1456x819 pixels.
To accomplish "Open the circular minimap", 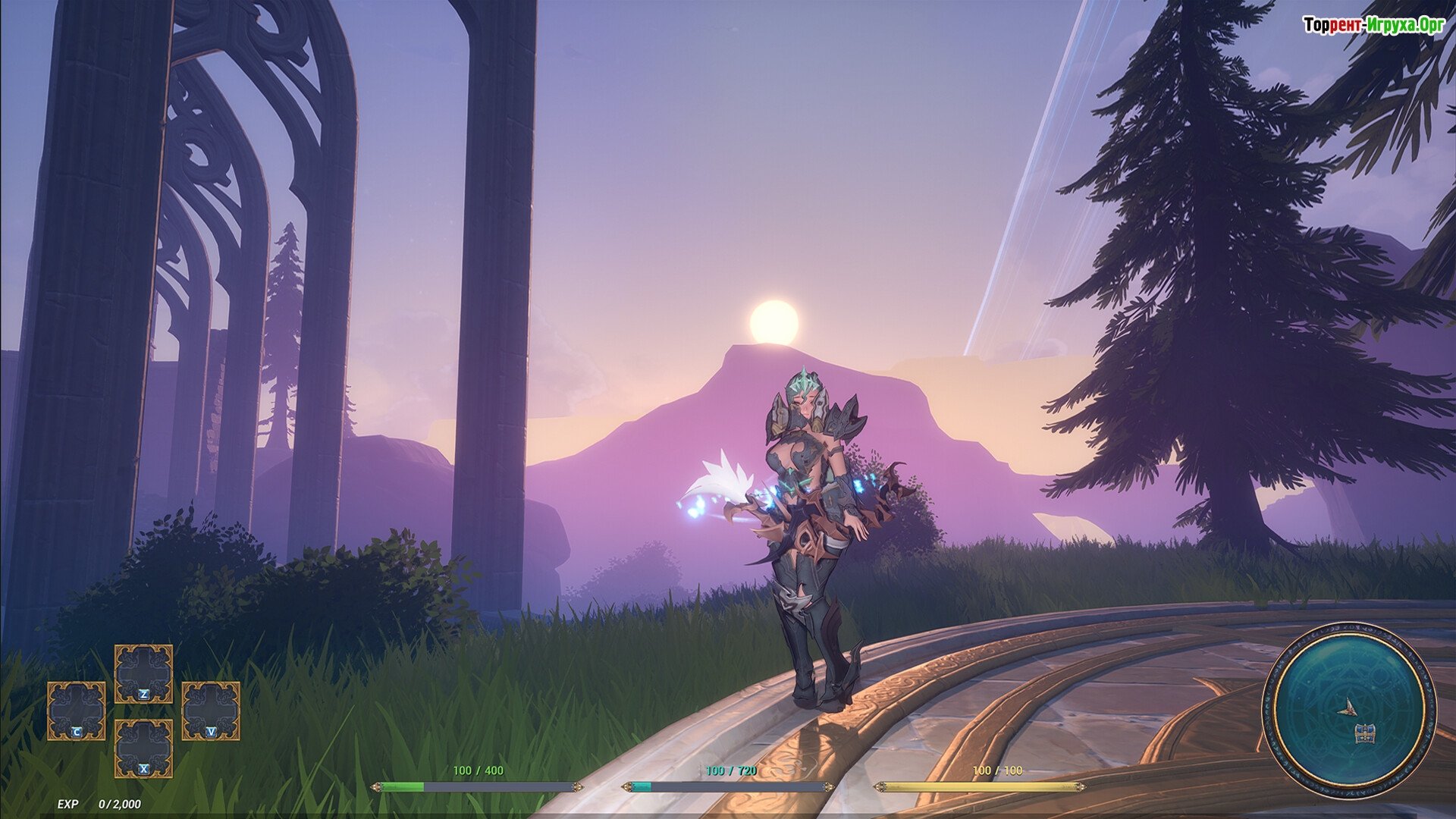I will pos(1348,711).
